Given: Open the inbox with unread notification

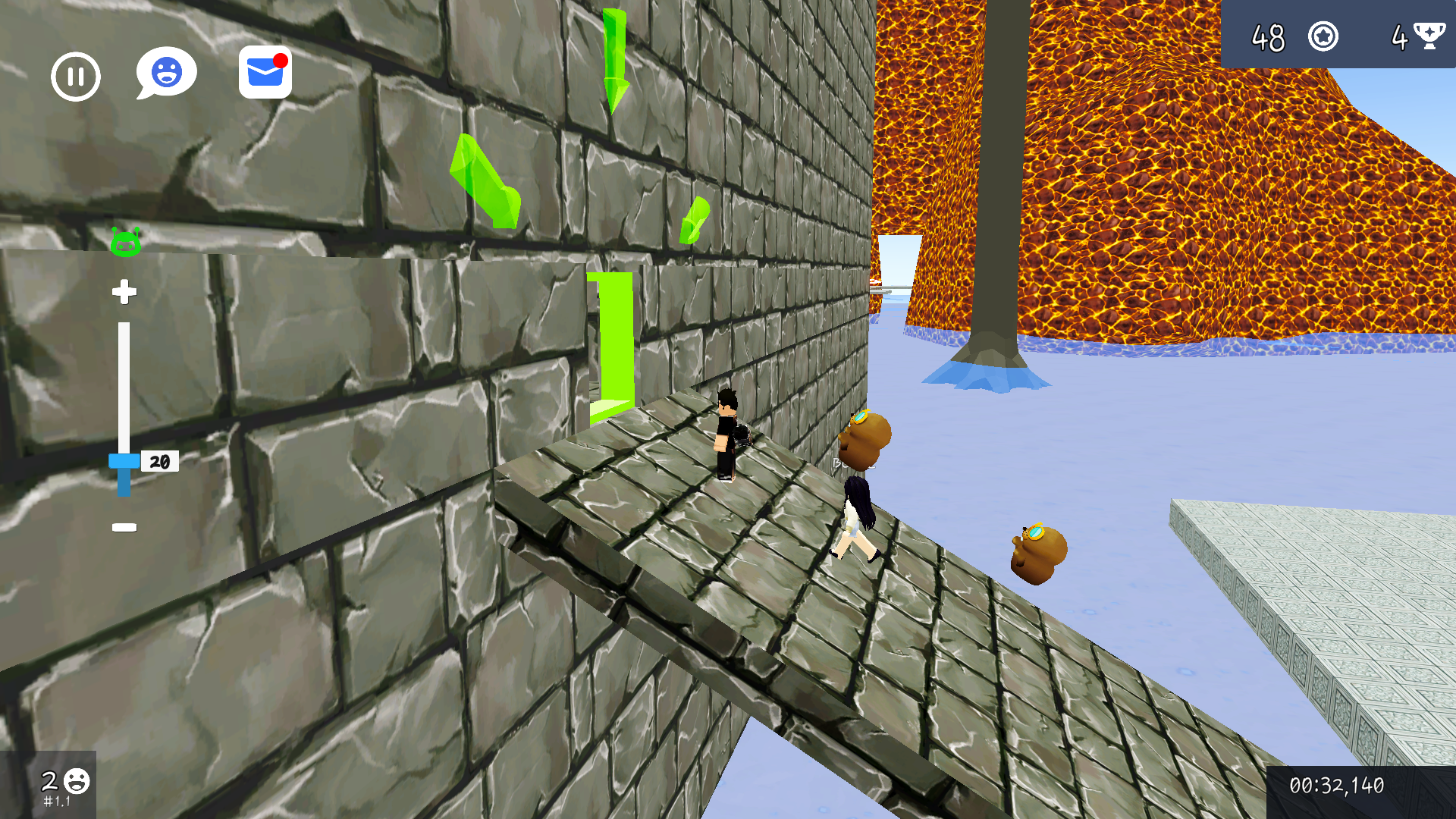Looking at the screenshot, I should pyautogui.click(x=265, y=74).
